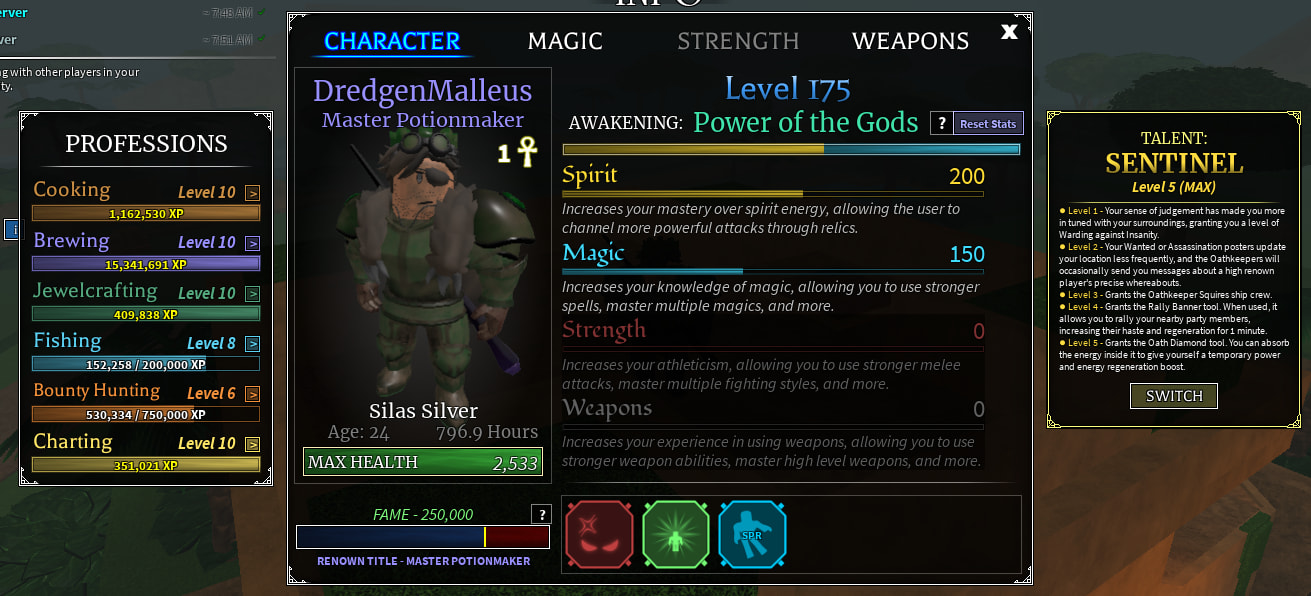Select the red angry eyes icon
The width and height of the screenshot is (1311, 596).
(599, 534)
